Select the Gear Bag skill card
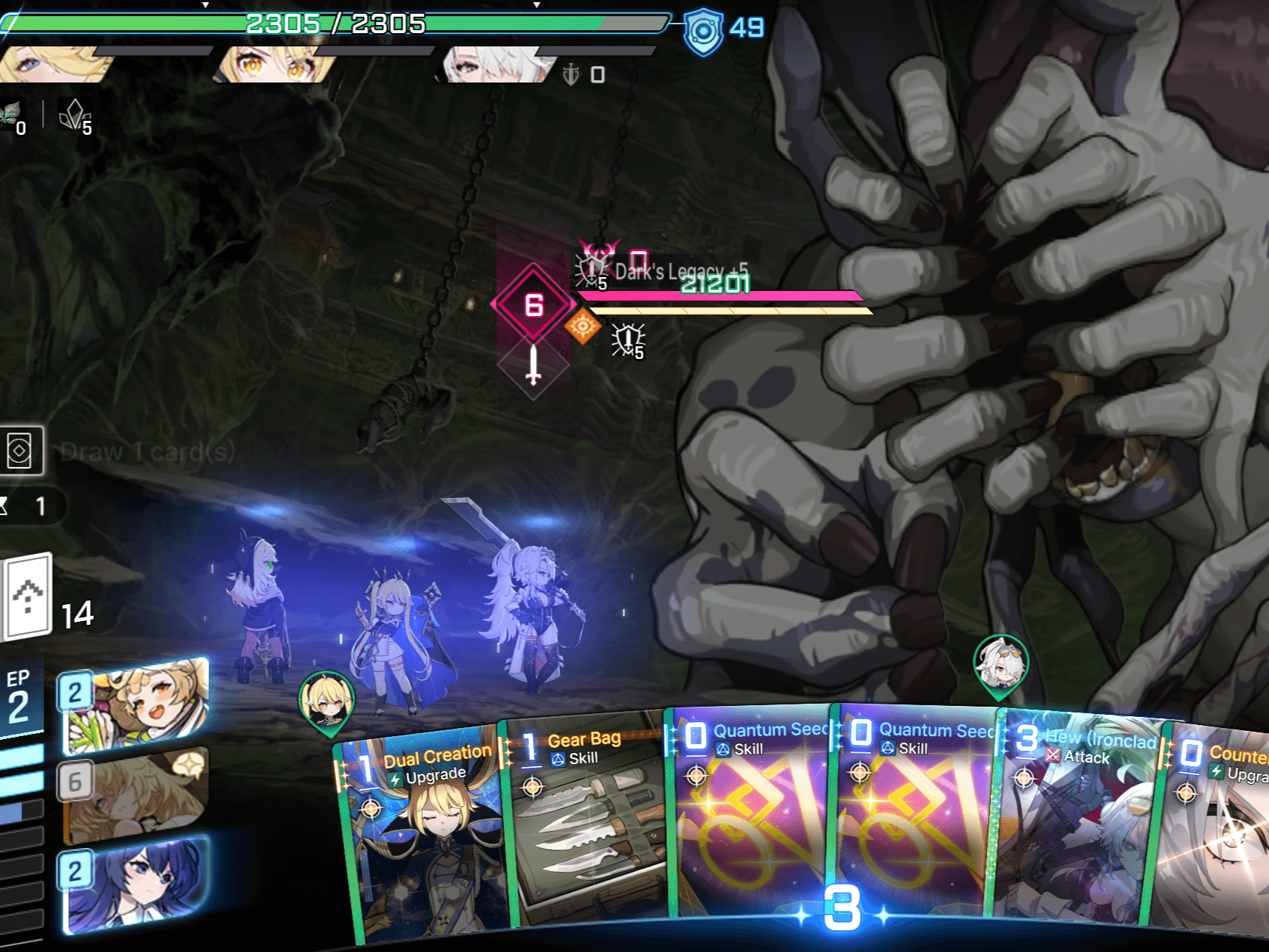 (x=586, y=818)
